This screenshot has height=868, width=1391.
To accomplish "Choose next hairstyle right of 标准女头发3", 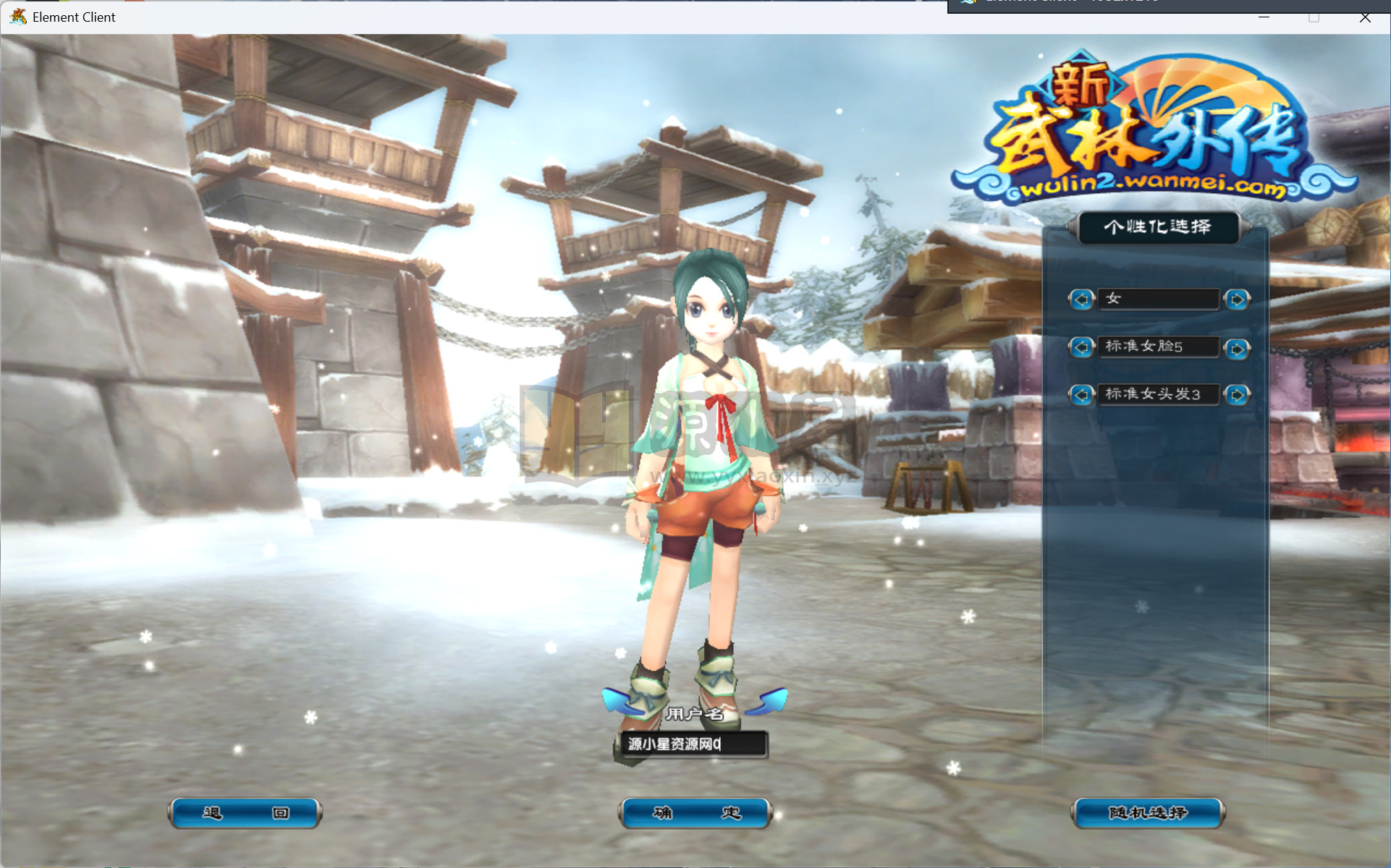I will point(1237,395).
